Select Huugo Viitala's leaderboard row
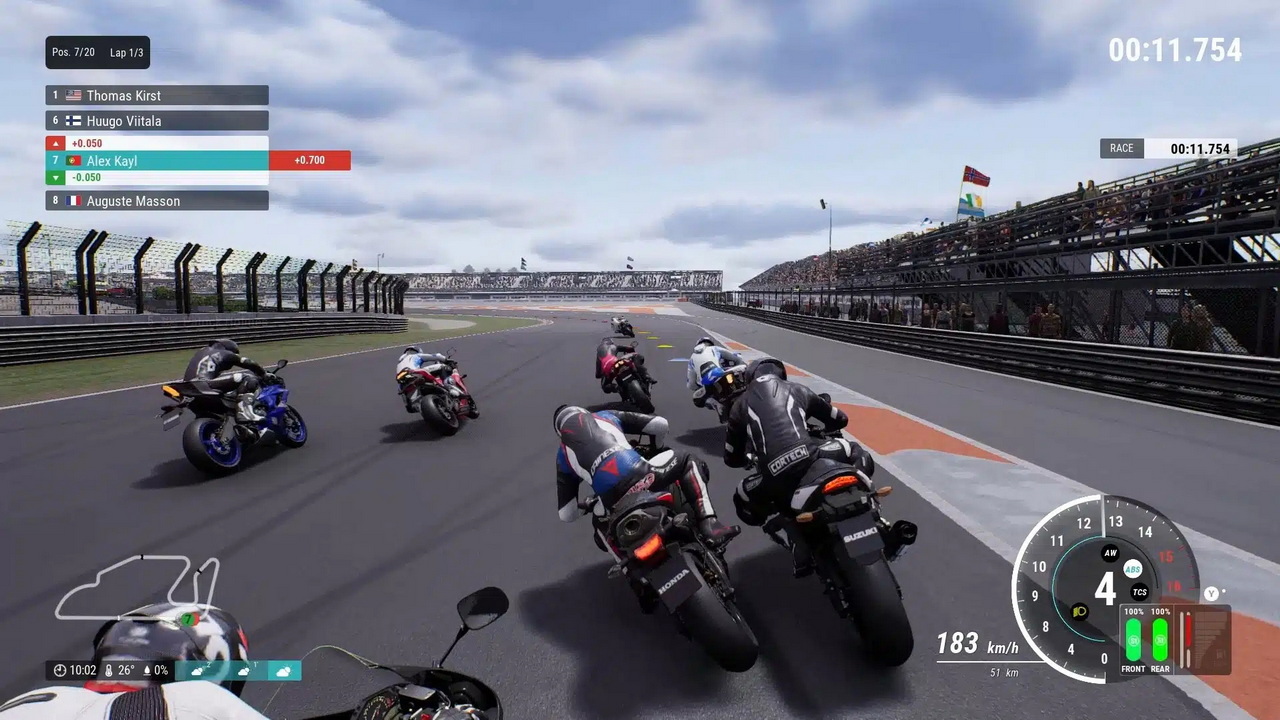This screenshot has height=720, width=1280. coord(157,121)
